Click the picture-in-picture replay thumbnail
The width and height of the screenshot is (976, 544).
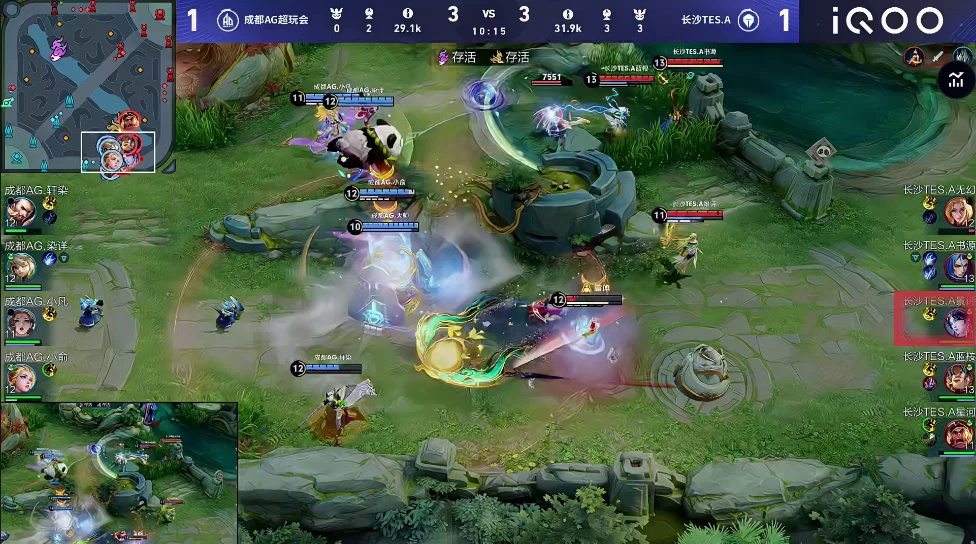pos(119,473)
